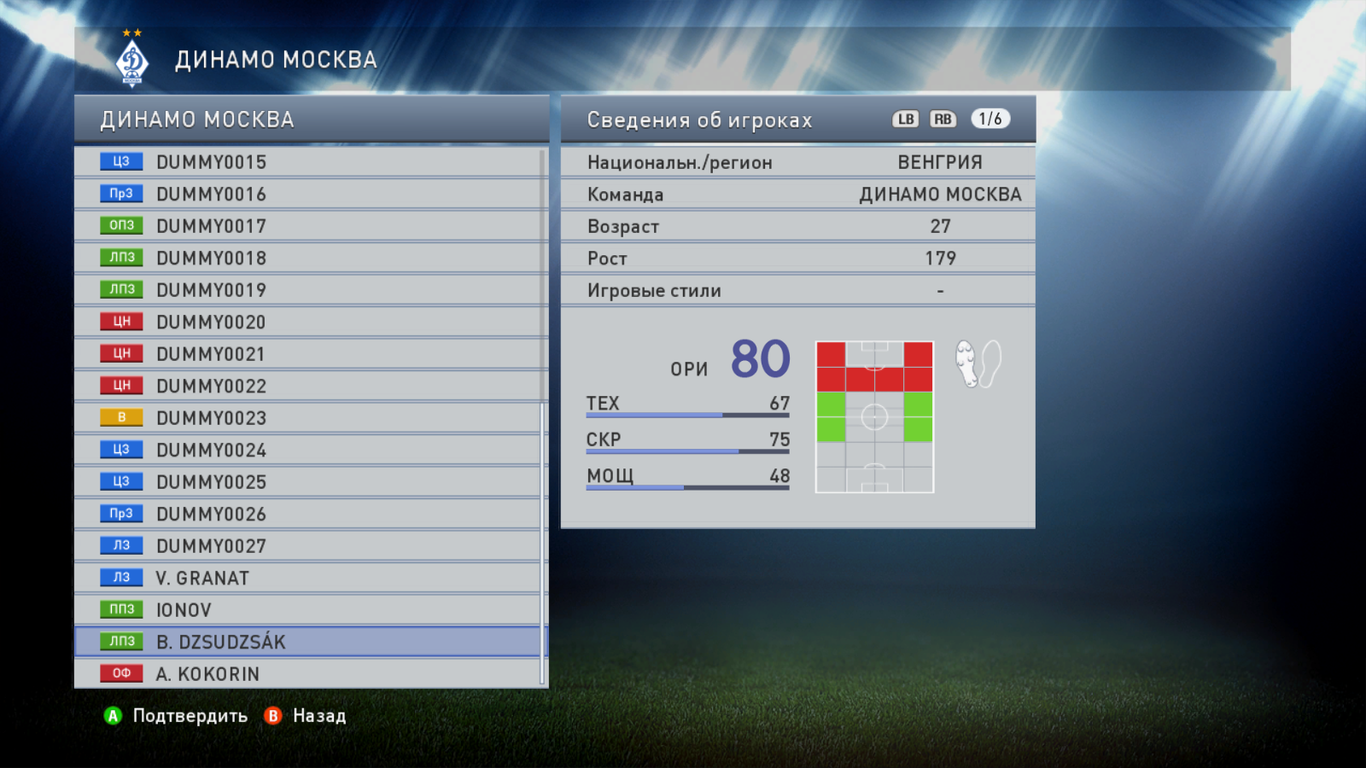1366x768 pixels.
Task: Pick DUMMY0018 from the roster
Action: pos(310,258)
